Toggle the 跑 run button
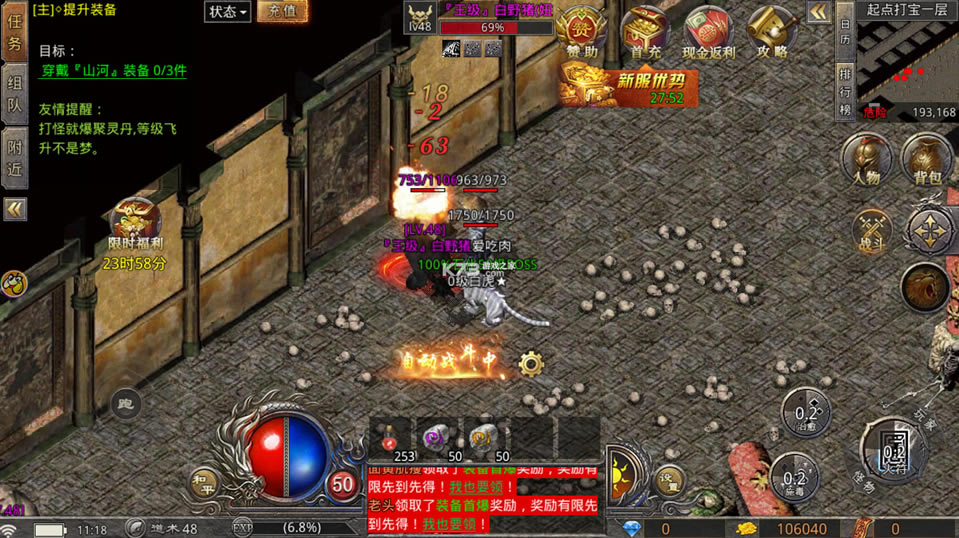The width and height of the screenshot is (959, 538). [125, 402]
